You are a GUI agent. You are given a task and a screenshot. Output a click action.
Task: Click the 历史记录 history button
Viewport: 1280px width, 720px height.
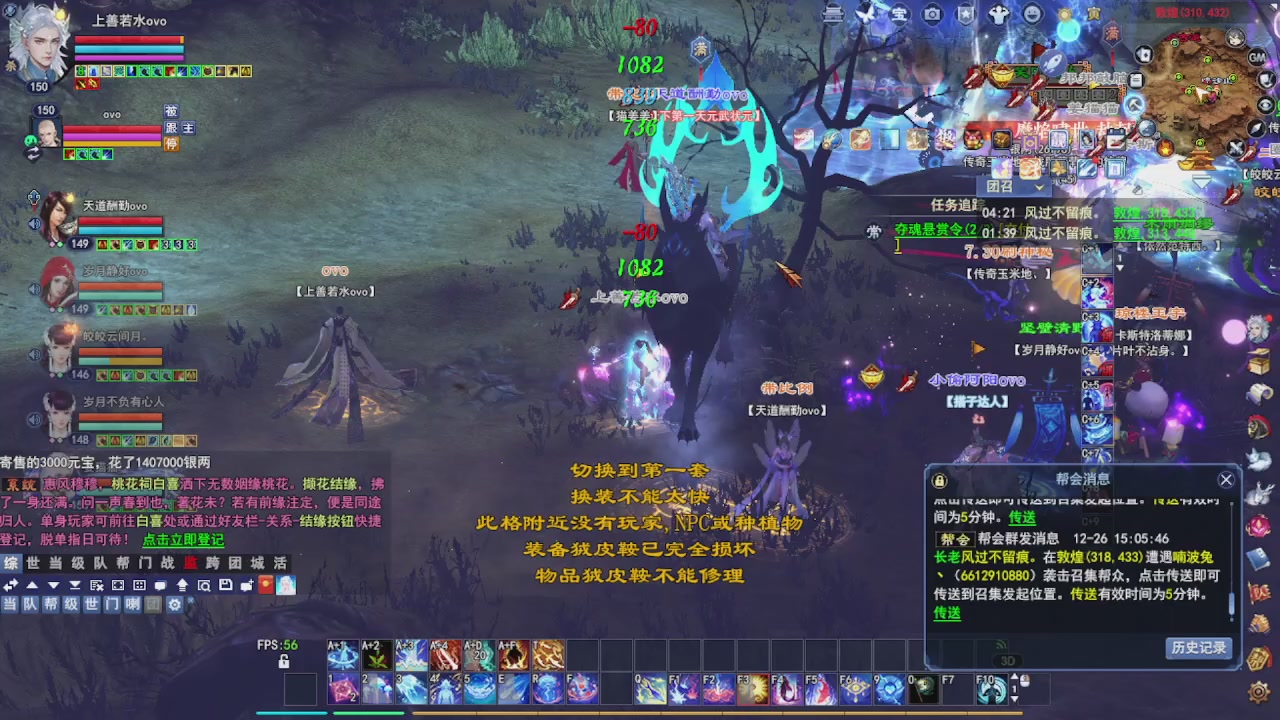tap(1199, 648)
